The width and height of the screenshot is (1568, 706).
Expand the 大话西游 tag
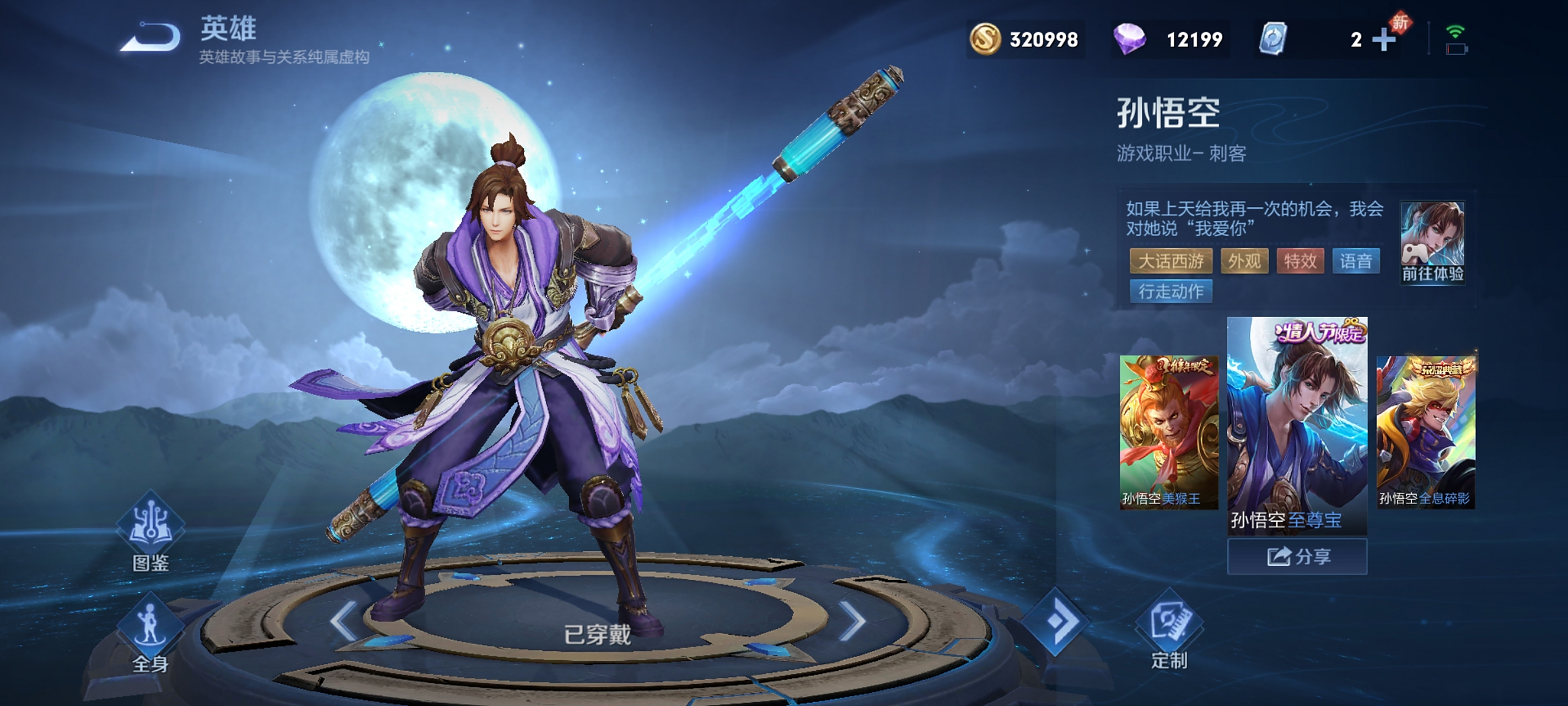[x=1171, y=261]
